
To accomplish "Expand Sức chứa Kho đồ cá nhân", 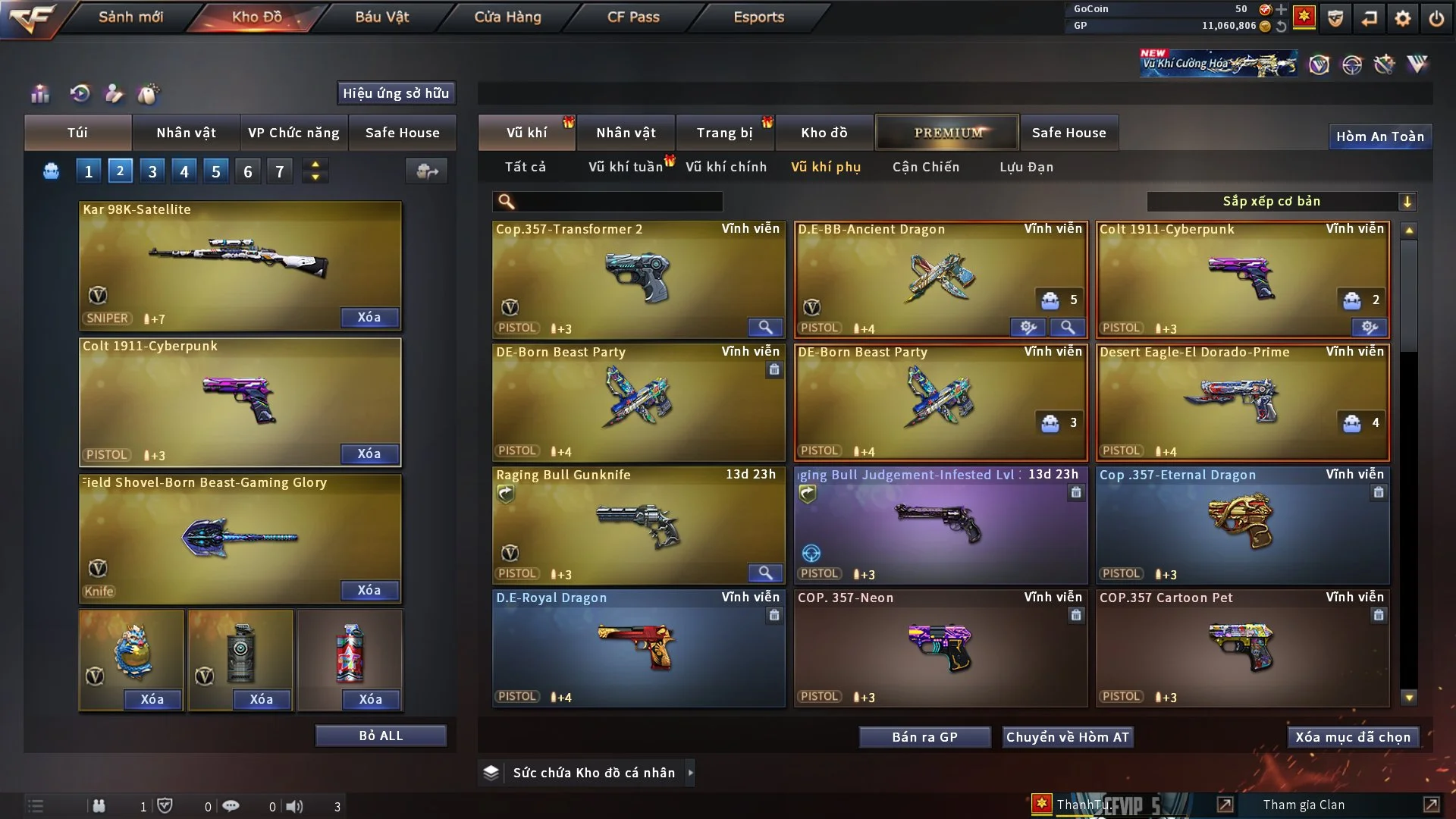I will tap(690, 773).
